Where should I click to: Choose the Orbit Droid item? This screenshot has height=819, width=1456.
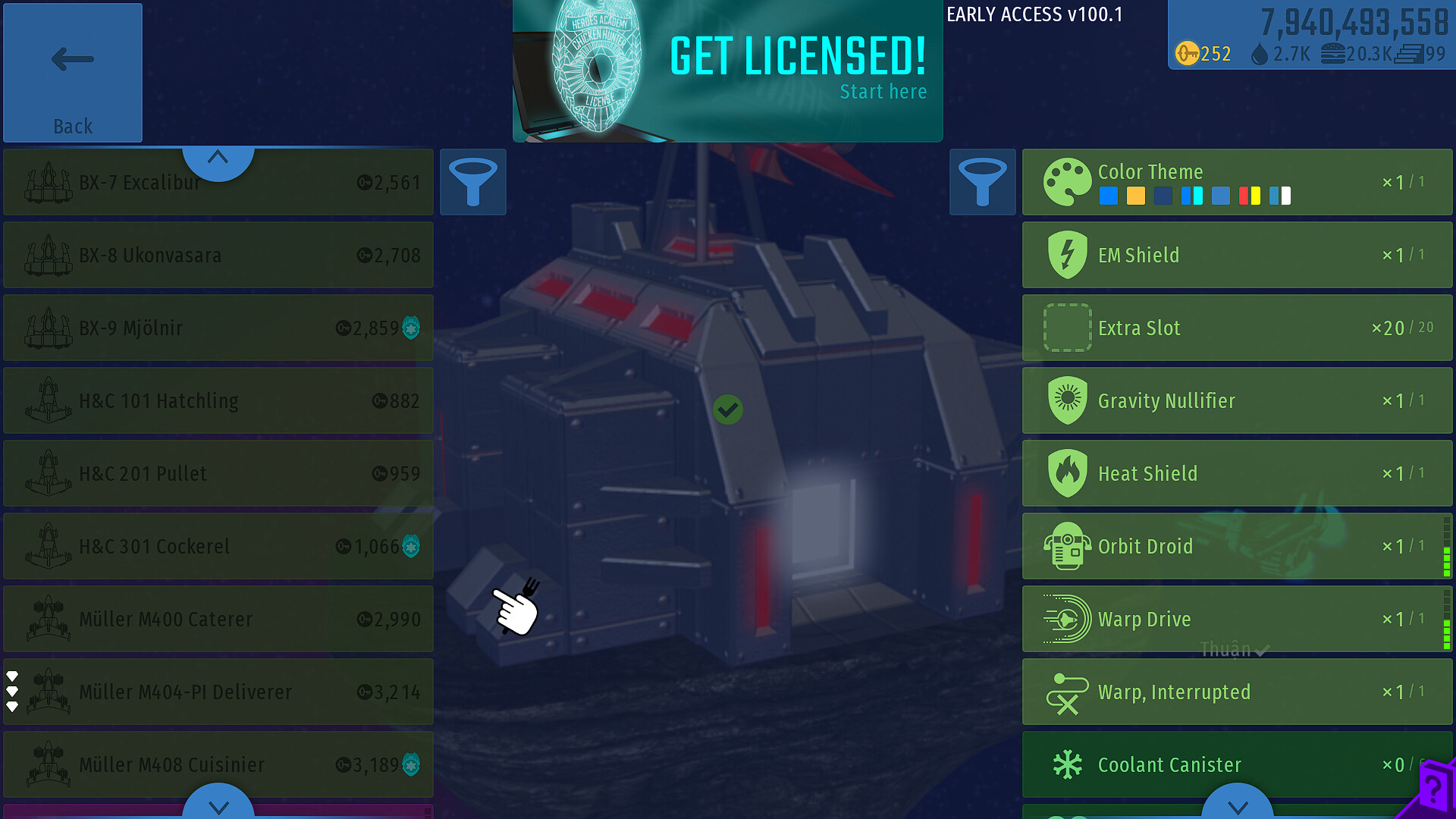[x=1237, y=547]
